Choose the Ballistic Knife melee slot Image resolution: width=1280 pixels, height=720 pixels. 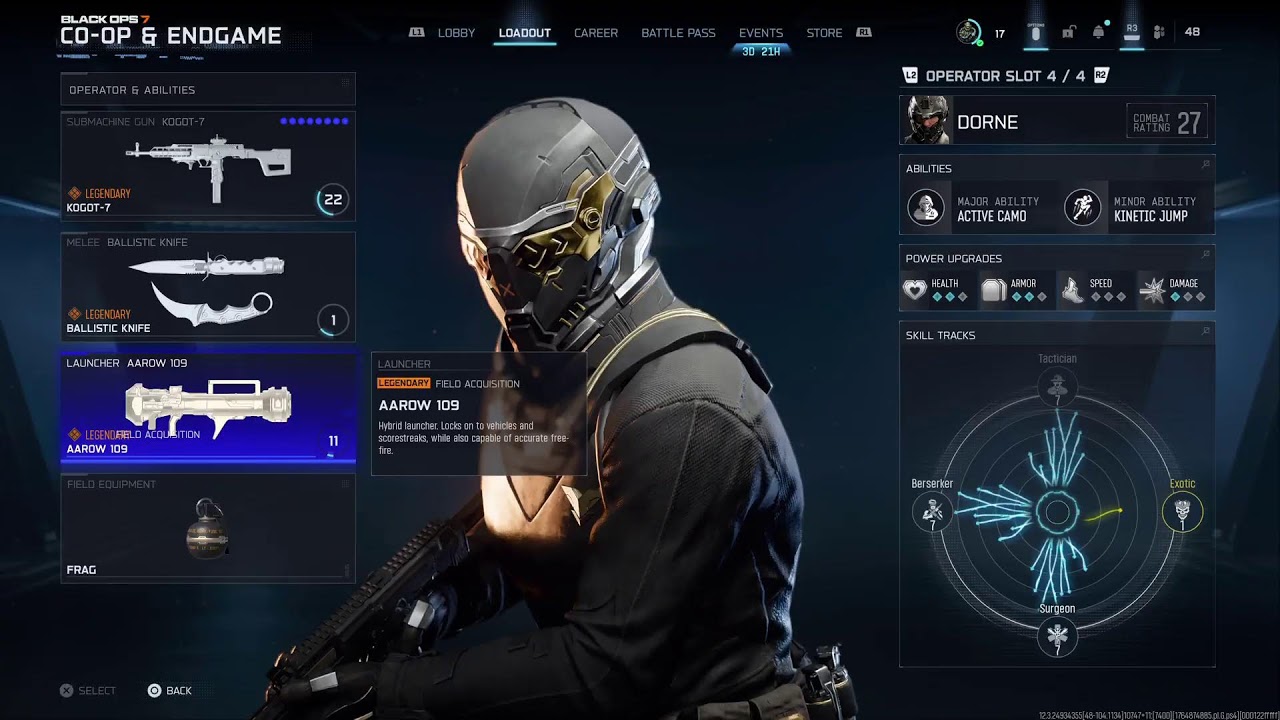point(208,287)
